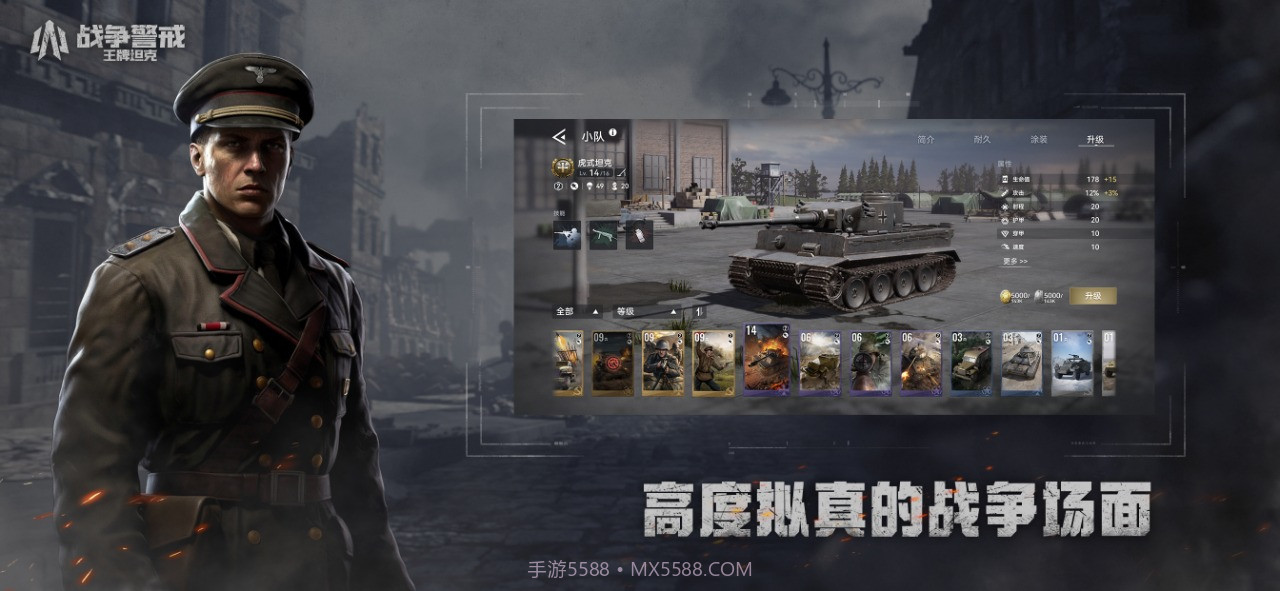Expand the 更多 >> attributes link
The height and width of the screenshot is (591, 1280).
[x=1014, y=262]
